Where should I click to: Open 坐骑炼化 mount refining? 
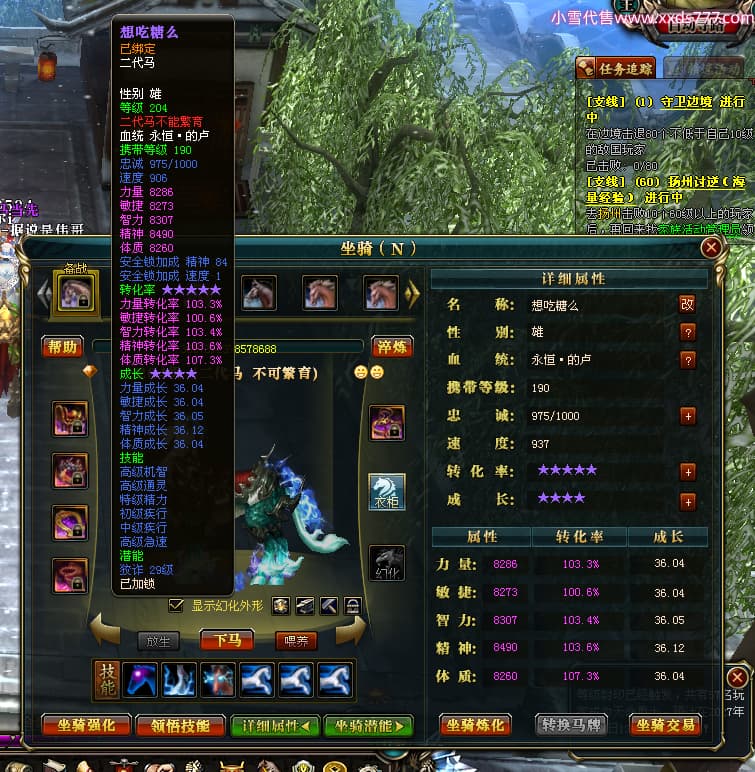[477, 725]
